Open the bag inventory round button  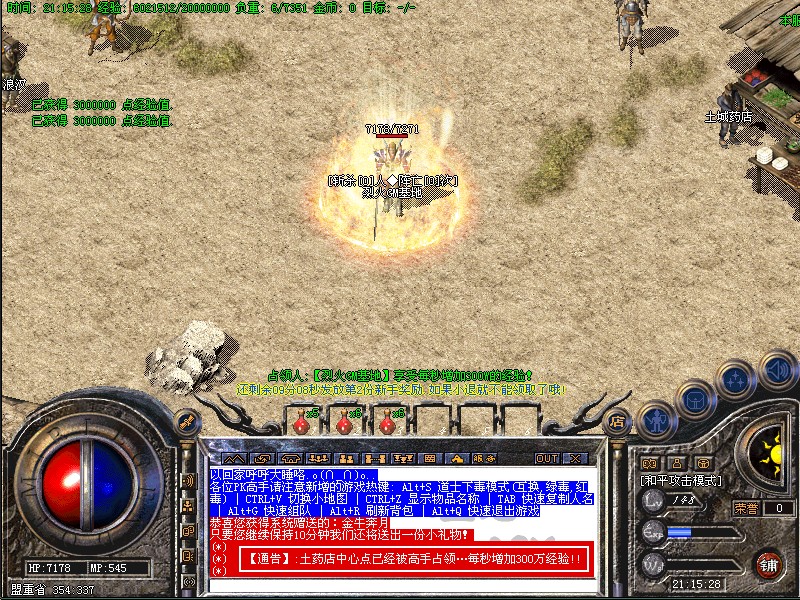click(694, 398)
